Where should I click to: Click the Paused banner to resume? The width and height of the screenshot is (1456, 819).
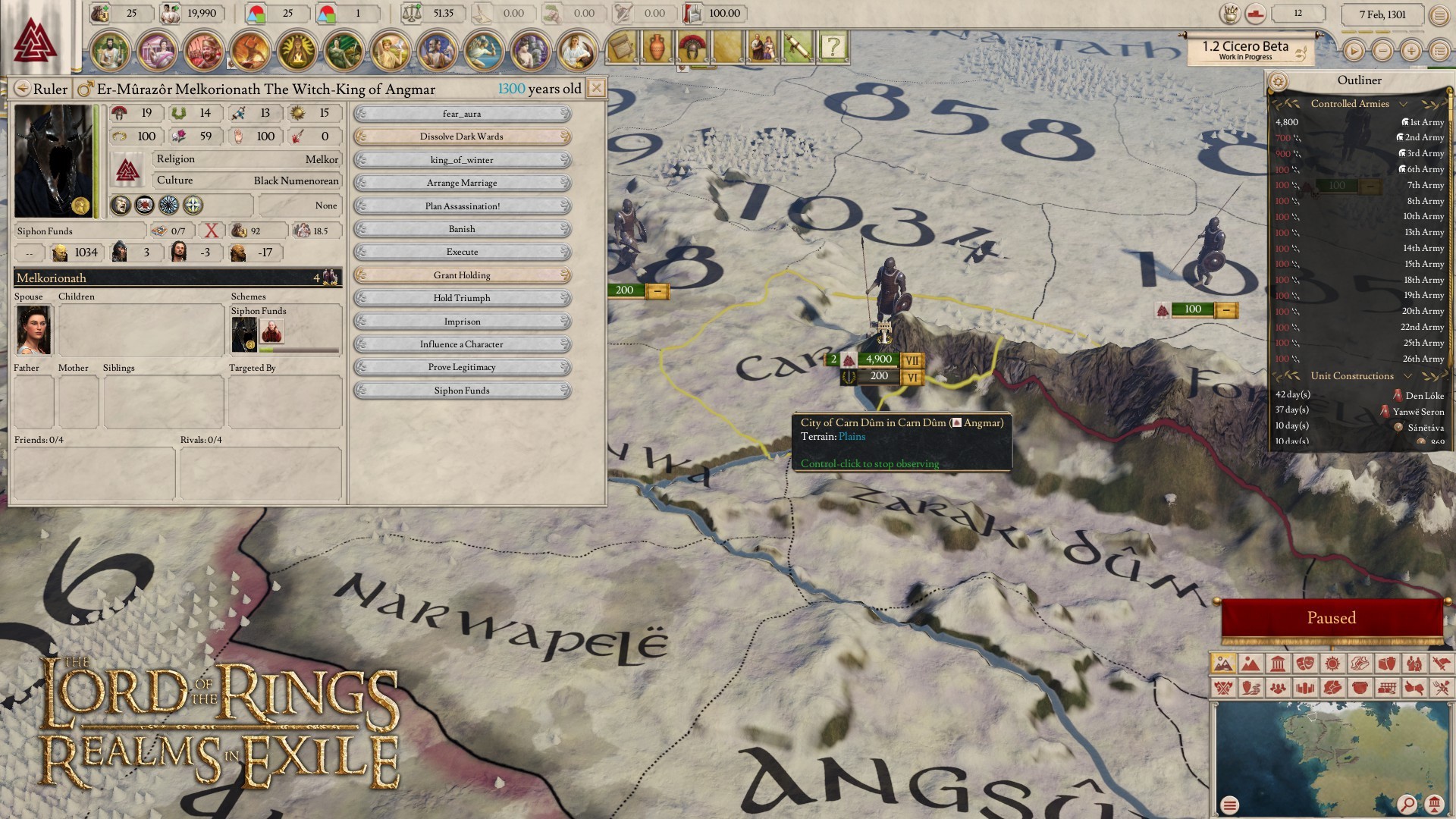(x=1331, y=618)
